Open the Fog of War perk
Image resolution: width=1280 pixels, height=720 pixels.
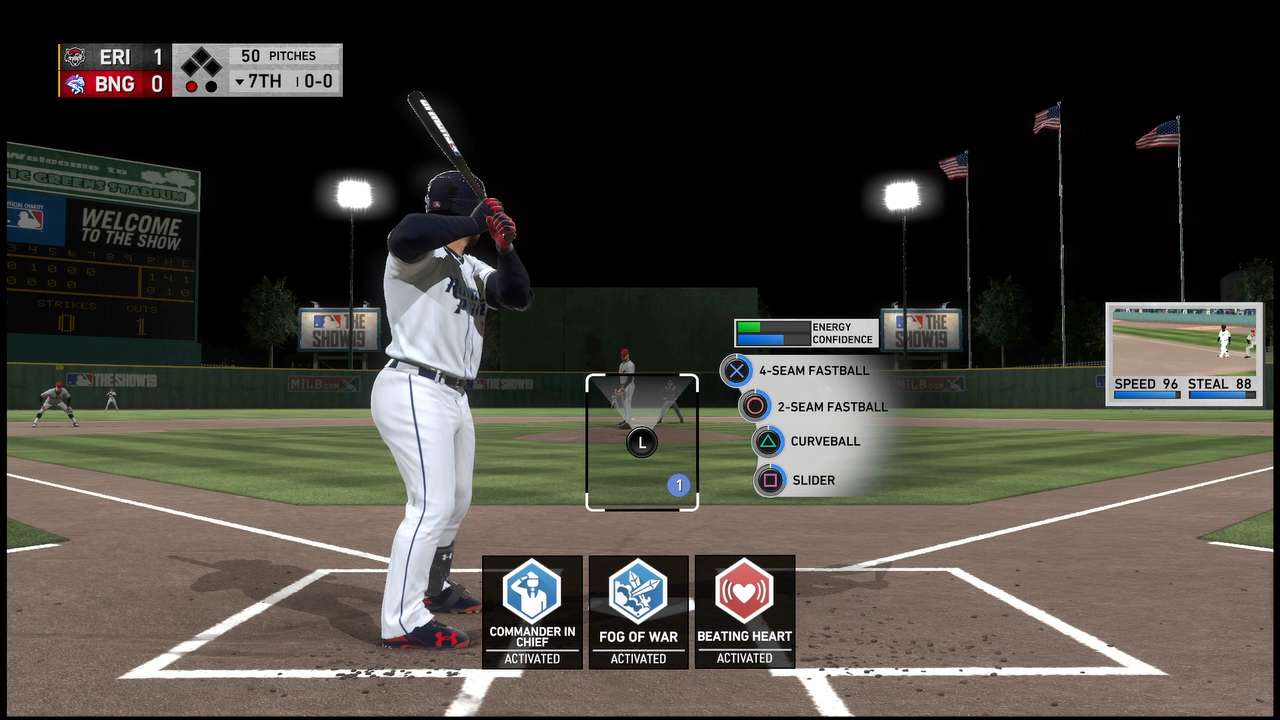(x=638, y=591)
